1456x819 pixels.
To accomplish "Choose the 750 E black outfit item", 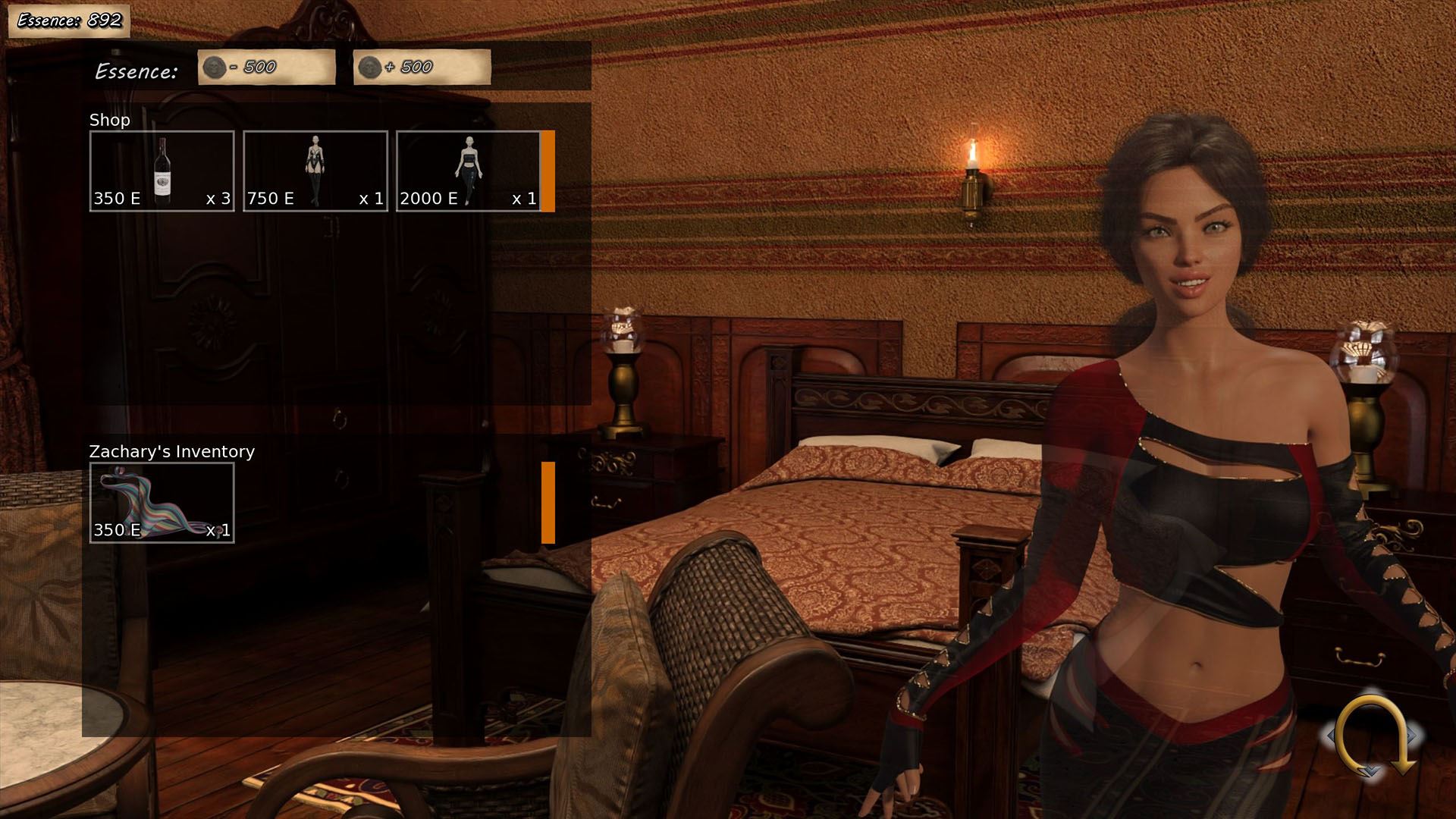I will (315, 171).
